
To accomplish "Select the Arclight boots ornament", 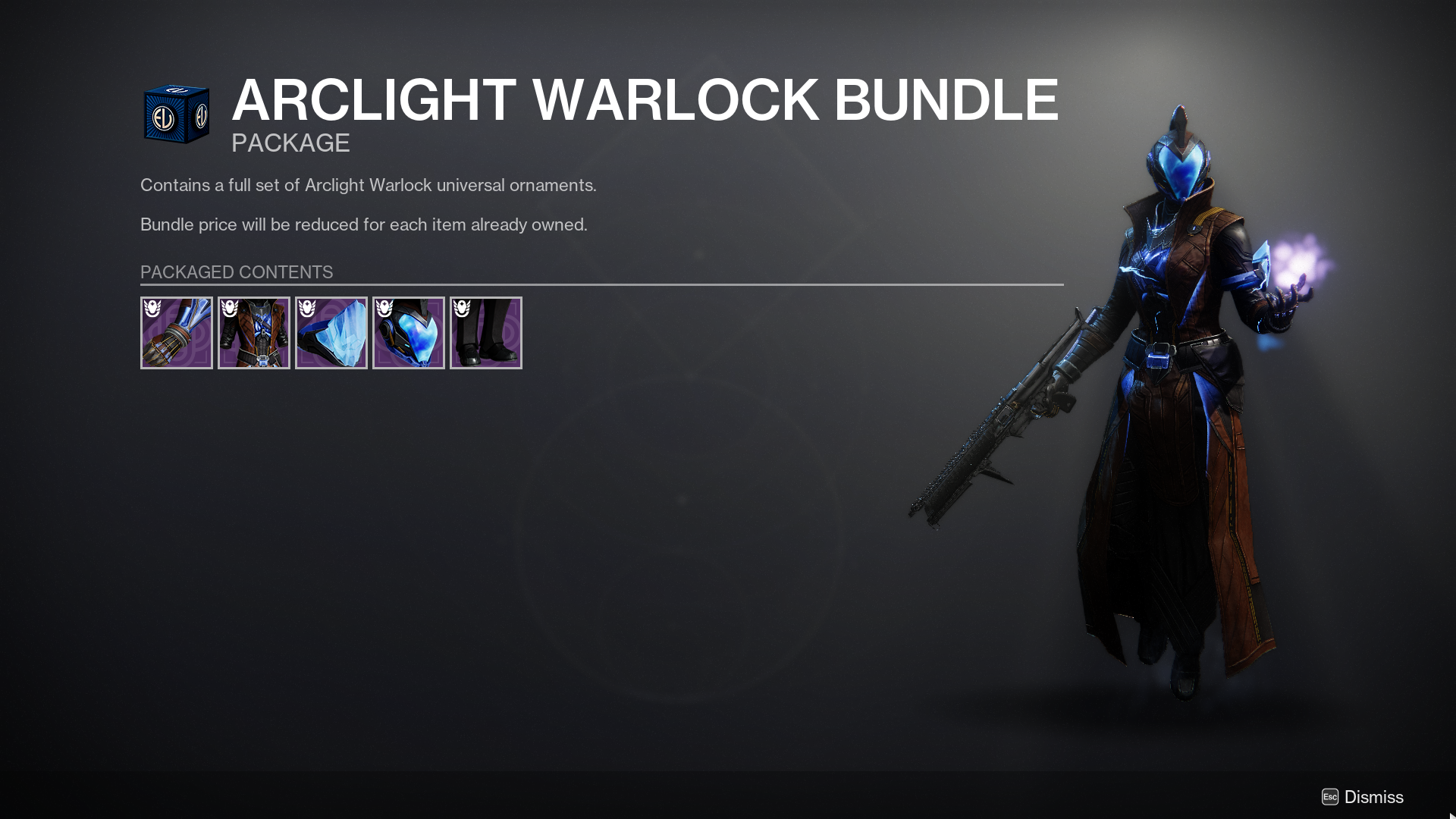I will [485, 332].
